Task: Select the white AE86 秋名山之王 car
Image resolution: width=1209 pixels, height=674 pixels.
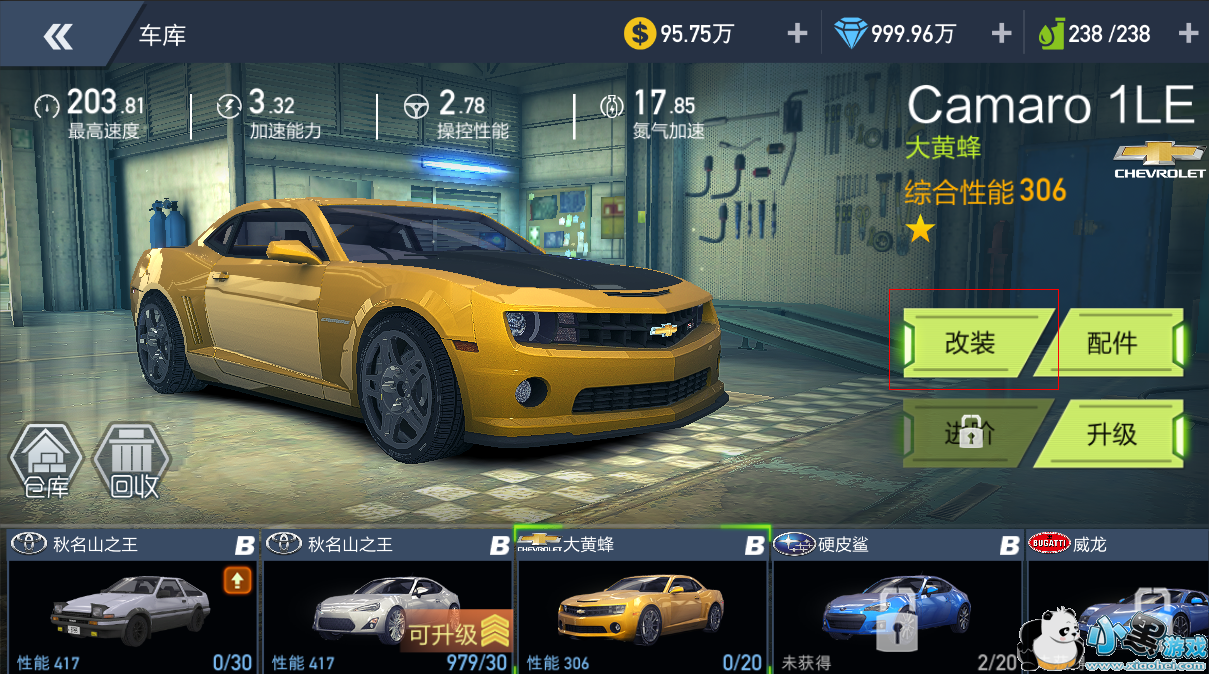Action: [131, 603]
